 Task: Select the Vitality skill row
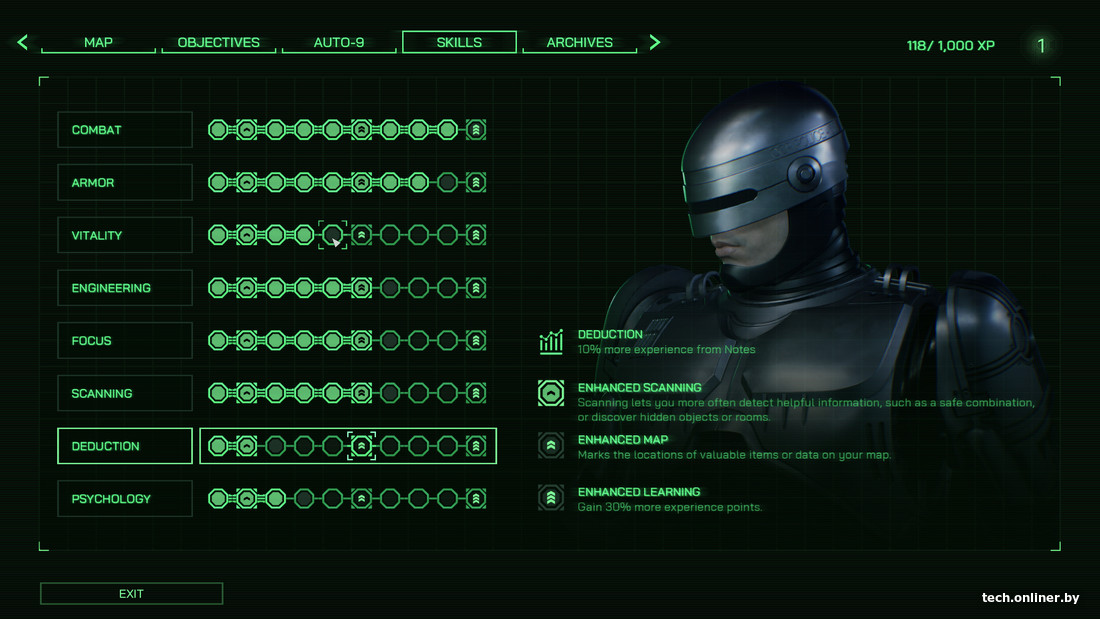(x=125, y=235)
